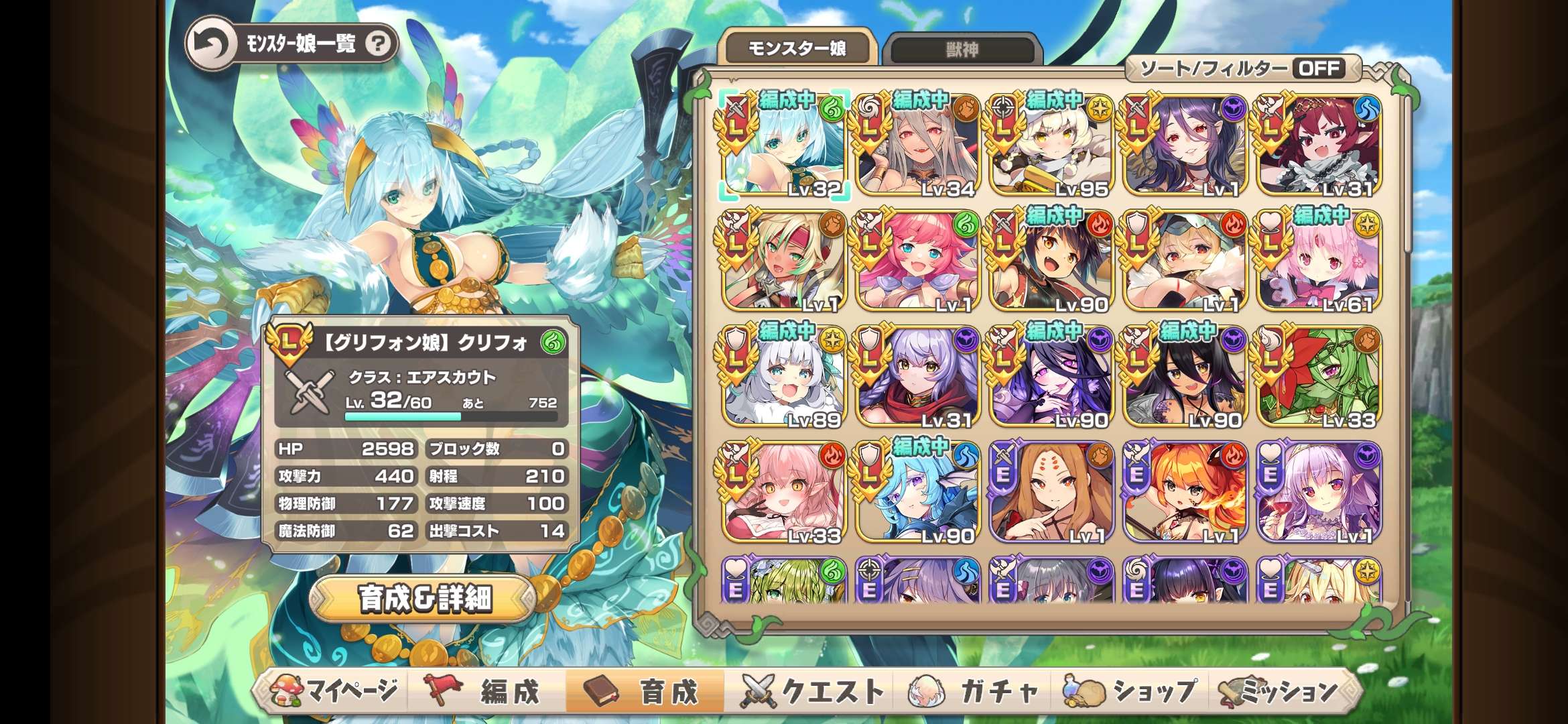Choose the flame-haired E-rank monster girl
This screenshot has height=724, width=1568.
pyautogui.click(x=1185, y=492)
